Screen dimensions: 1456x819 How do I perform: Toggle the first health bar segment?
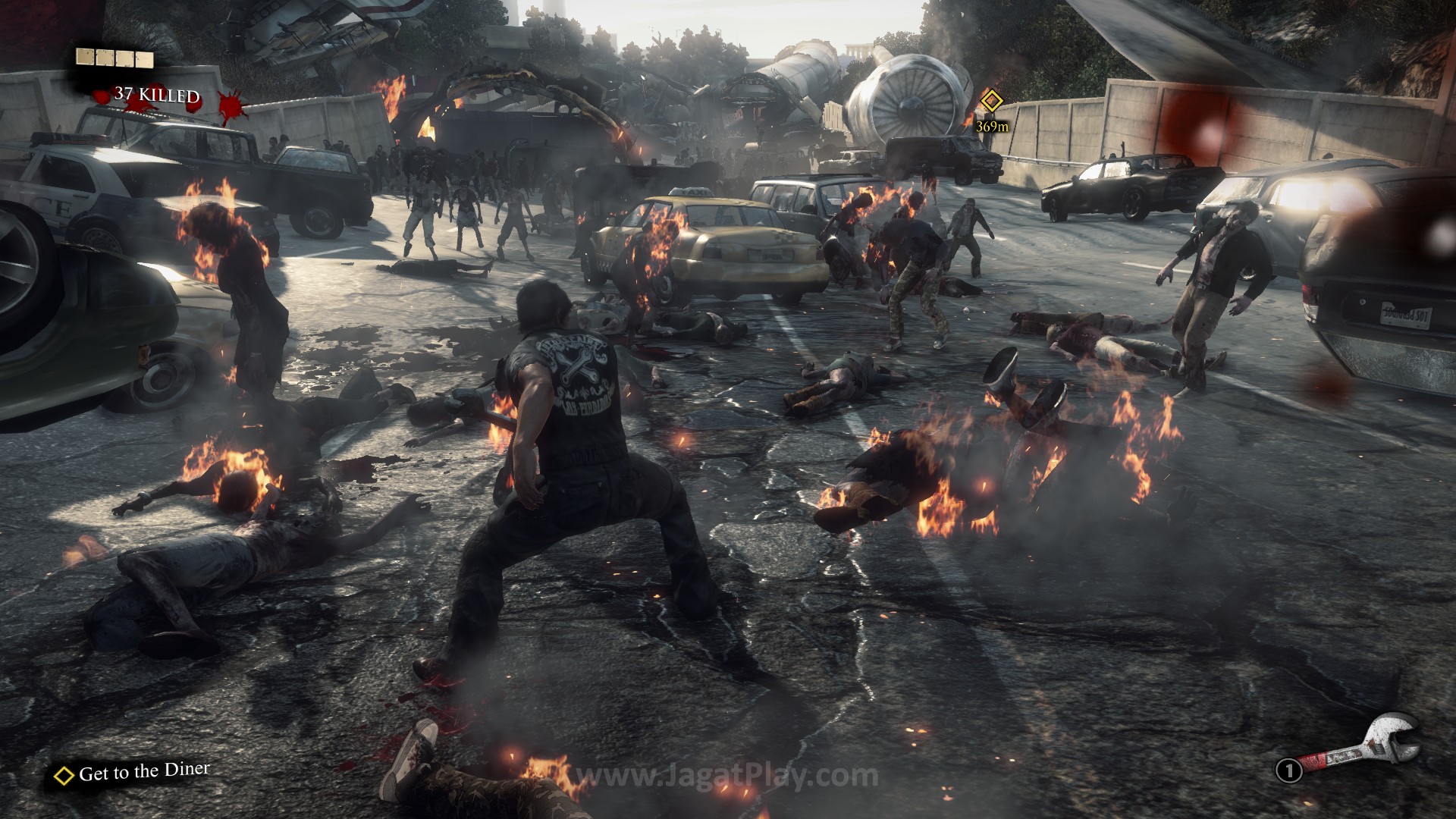[x=85, y=57]
